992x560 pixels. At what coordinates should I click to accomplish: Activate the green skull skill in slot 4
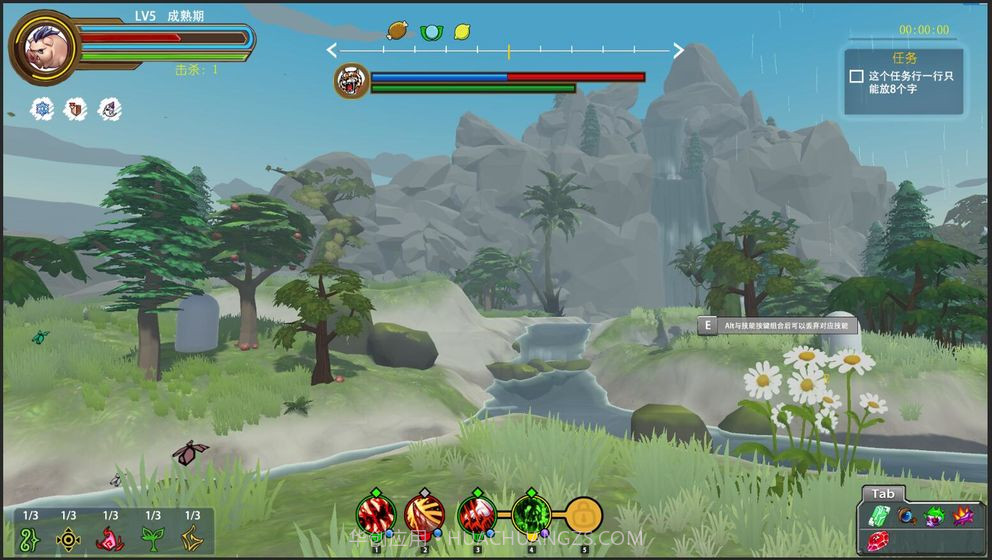coord(531,517)
